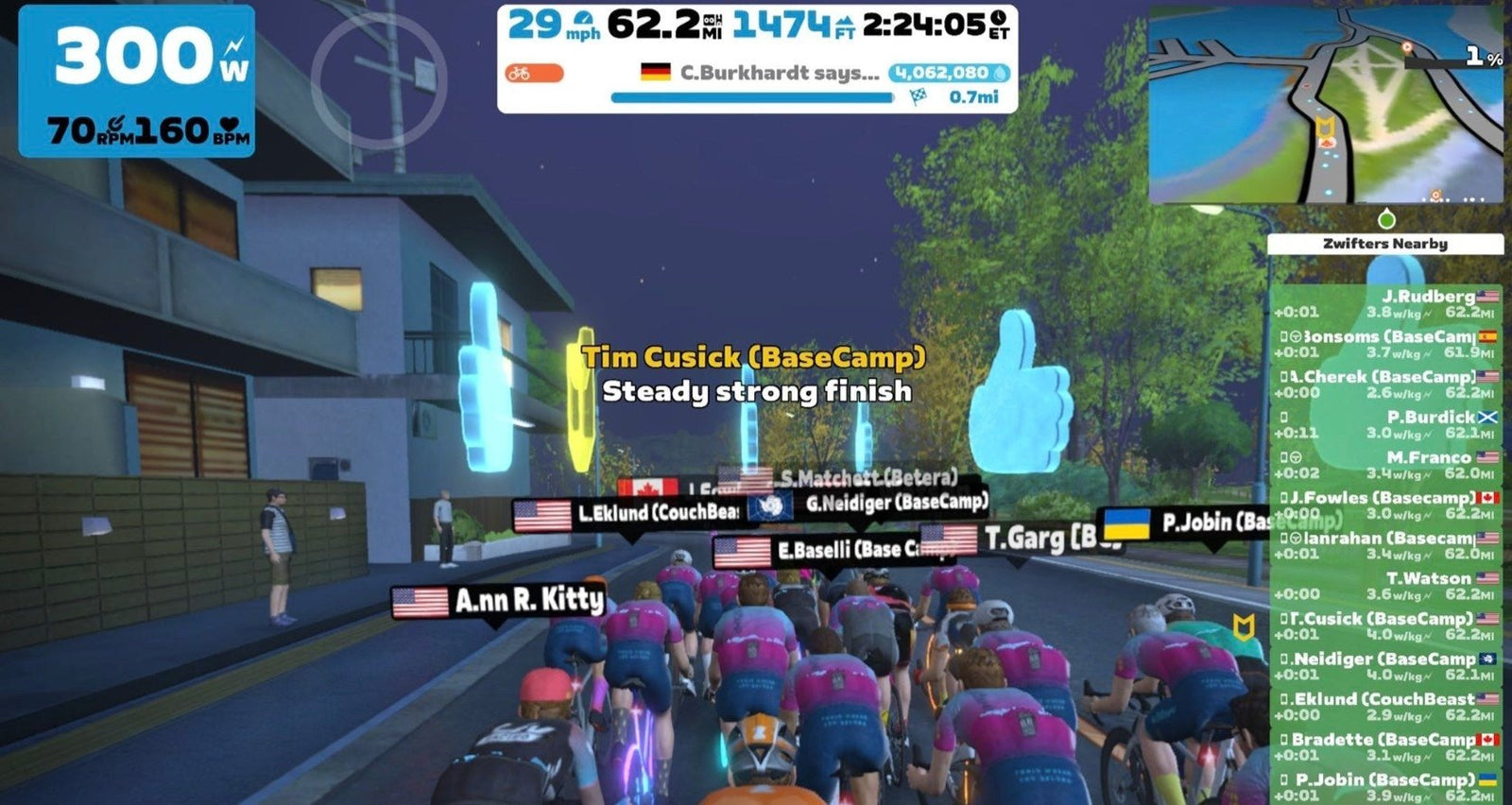1512x805 pixels.
Task: Choose P.Burdick row in nearby riders
Action: [x=1386, y=424]
